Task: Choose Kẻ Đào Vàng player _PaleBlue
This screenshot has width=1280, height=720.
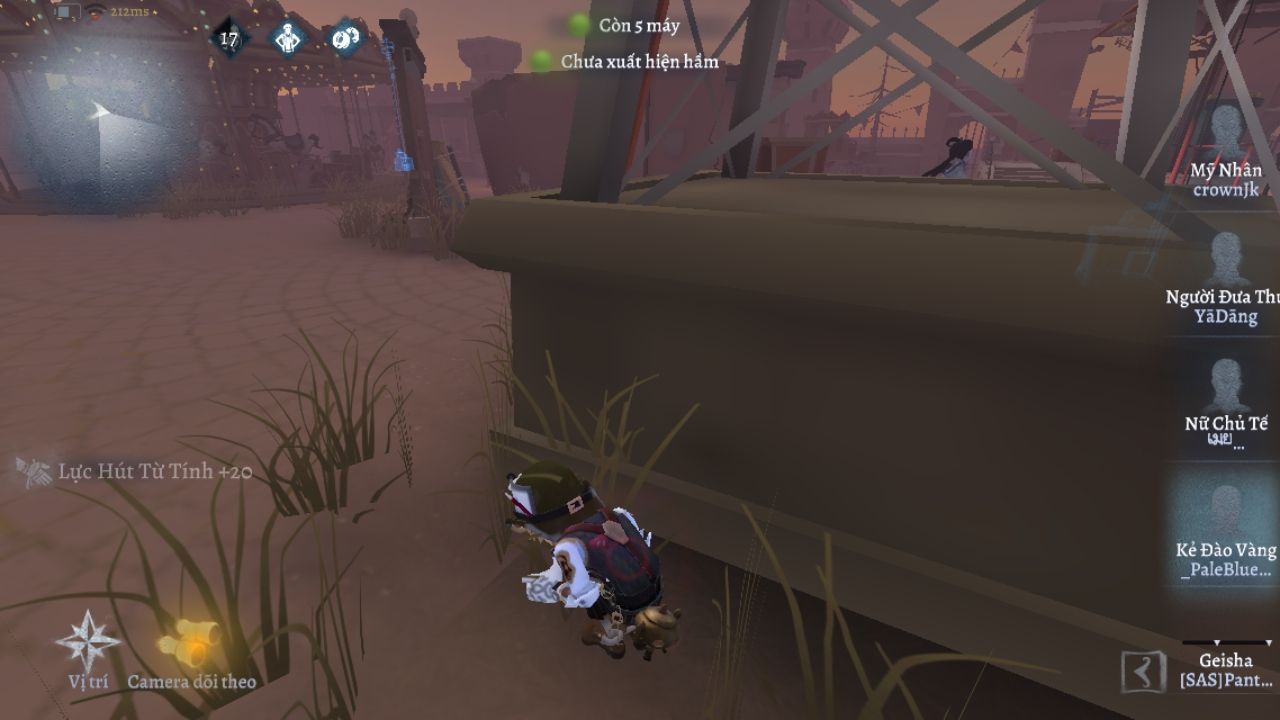Action: tap(1225, 528)
